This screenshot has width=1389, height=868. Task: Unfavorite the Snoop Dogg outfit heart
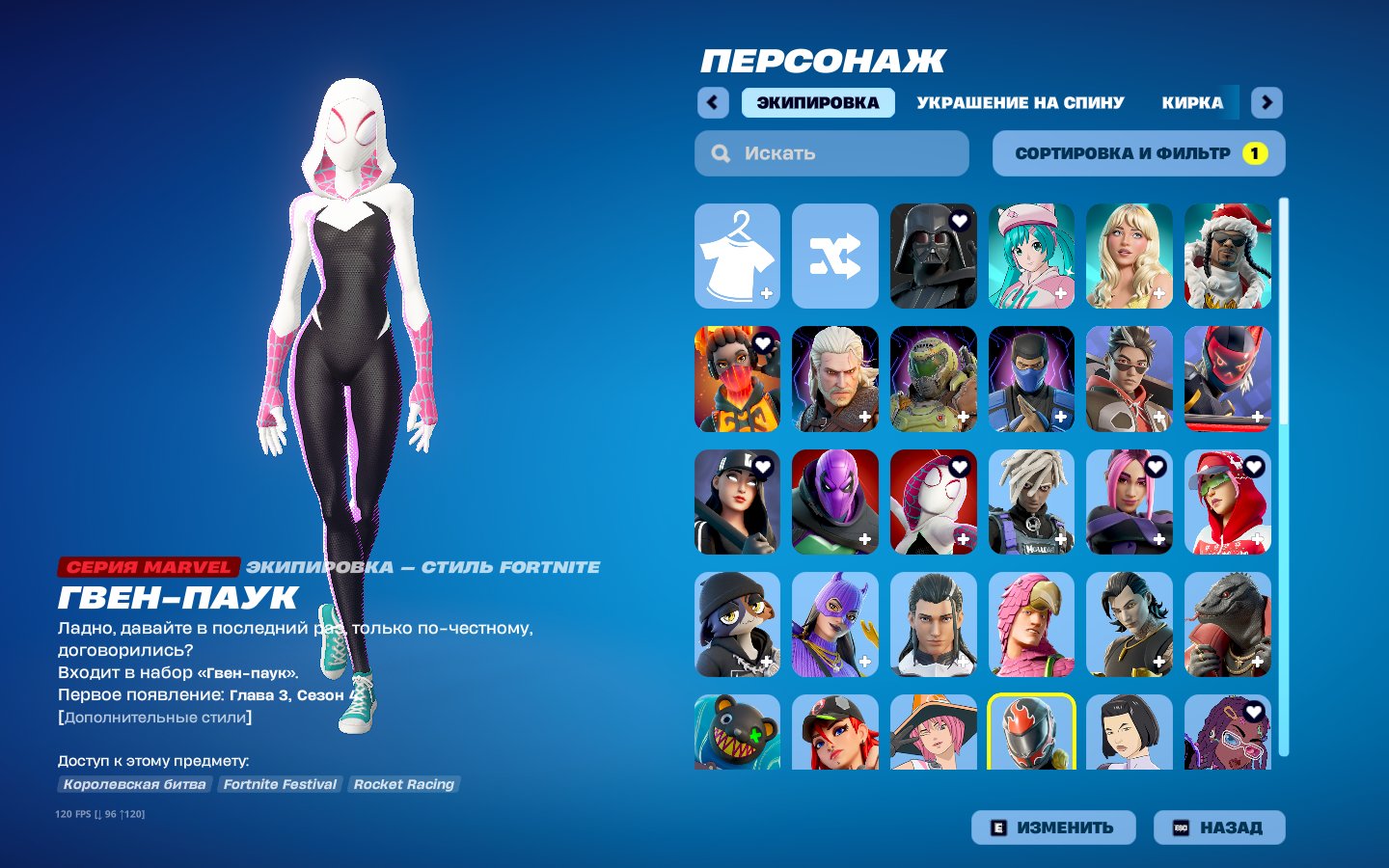click(1254, 223)
